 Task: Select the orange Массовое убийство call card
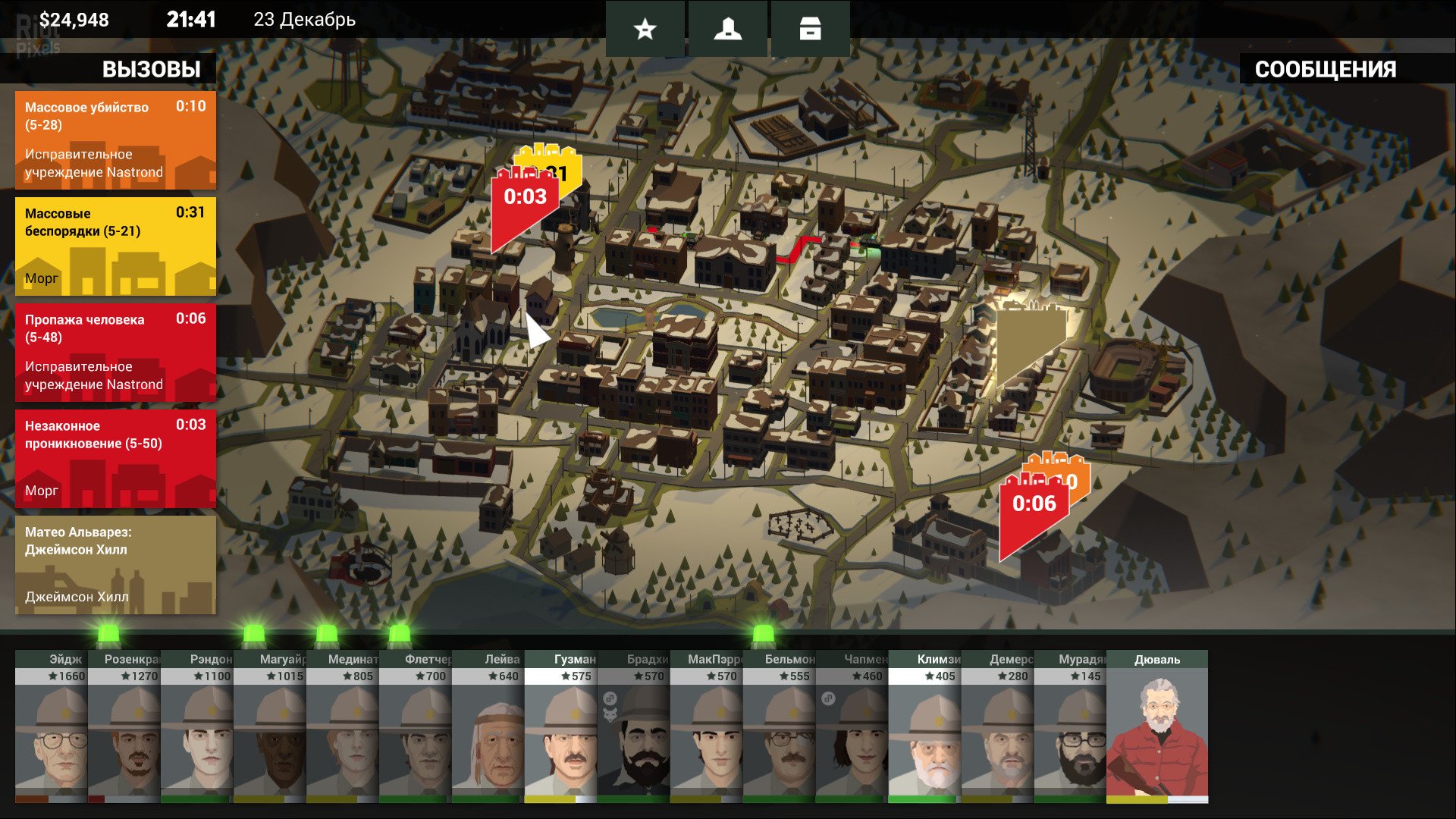(x=115, y=140)
